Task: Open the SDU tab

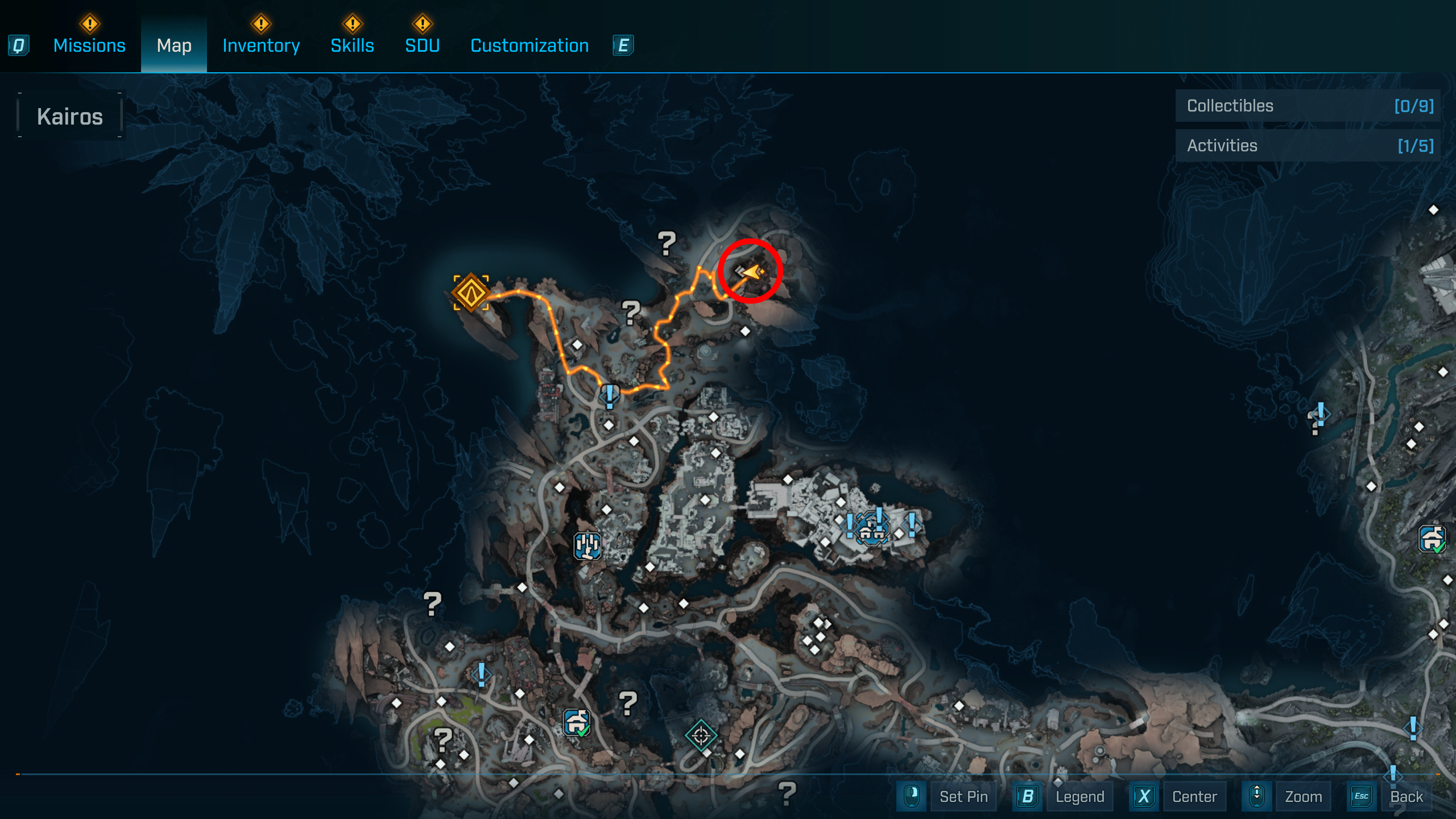Action: point(422,45)
